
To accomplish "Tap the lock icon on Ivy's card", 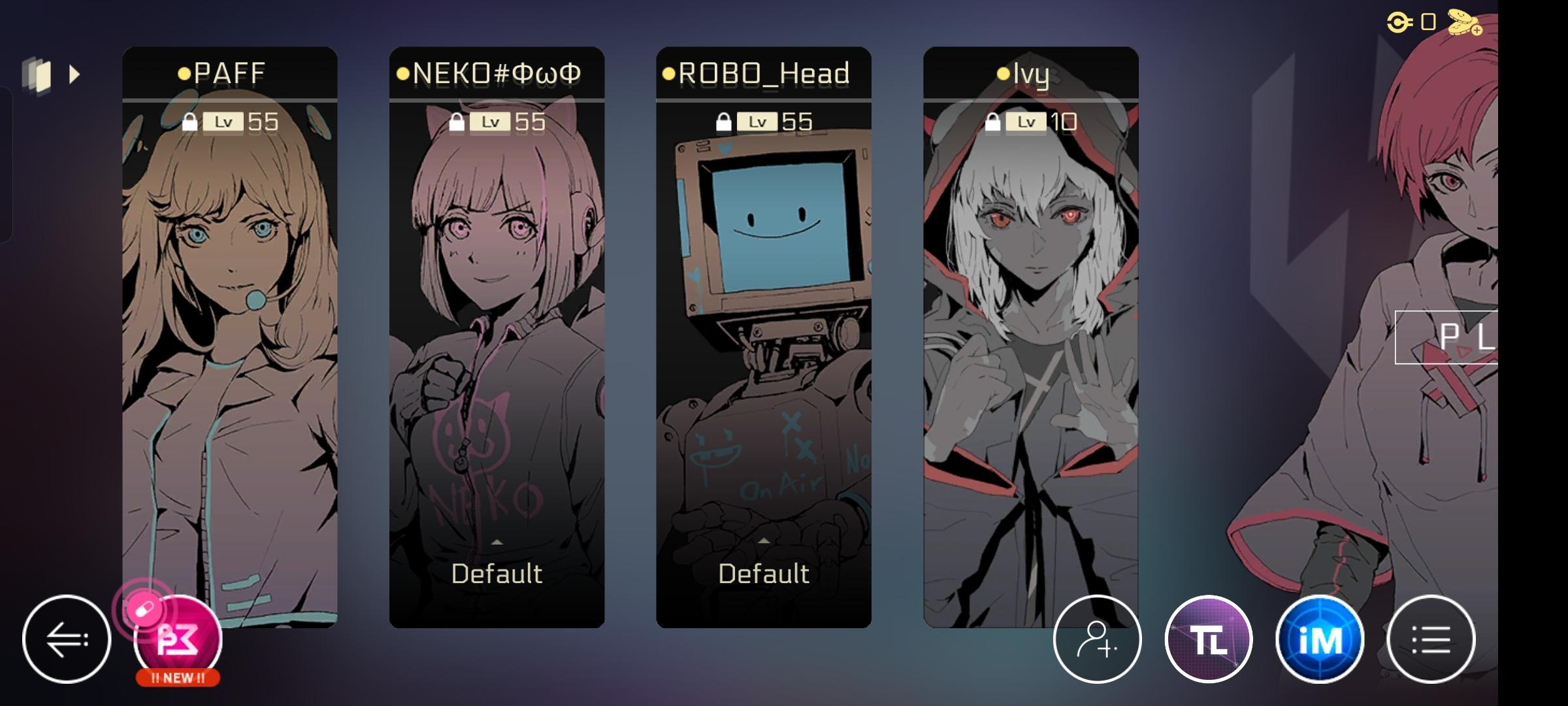I will click(994, 121).
